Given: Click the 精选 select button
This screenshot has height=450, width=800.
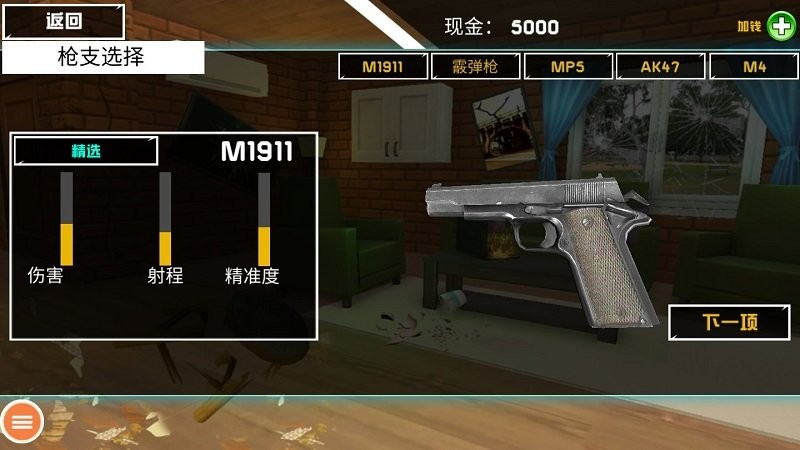Looking at the screenshot, I should (86, 151).
